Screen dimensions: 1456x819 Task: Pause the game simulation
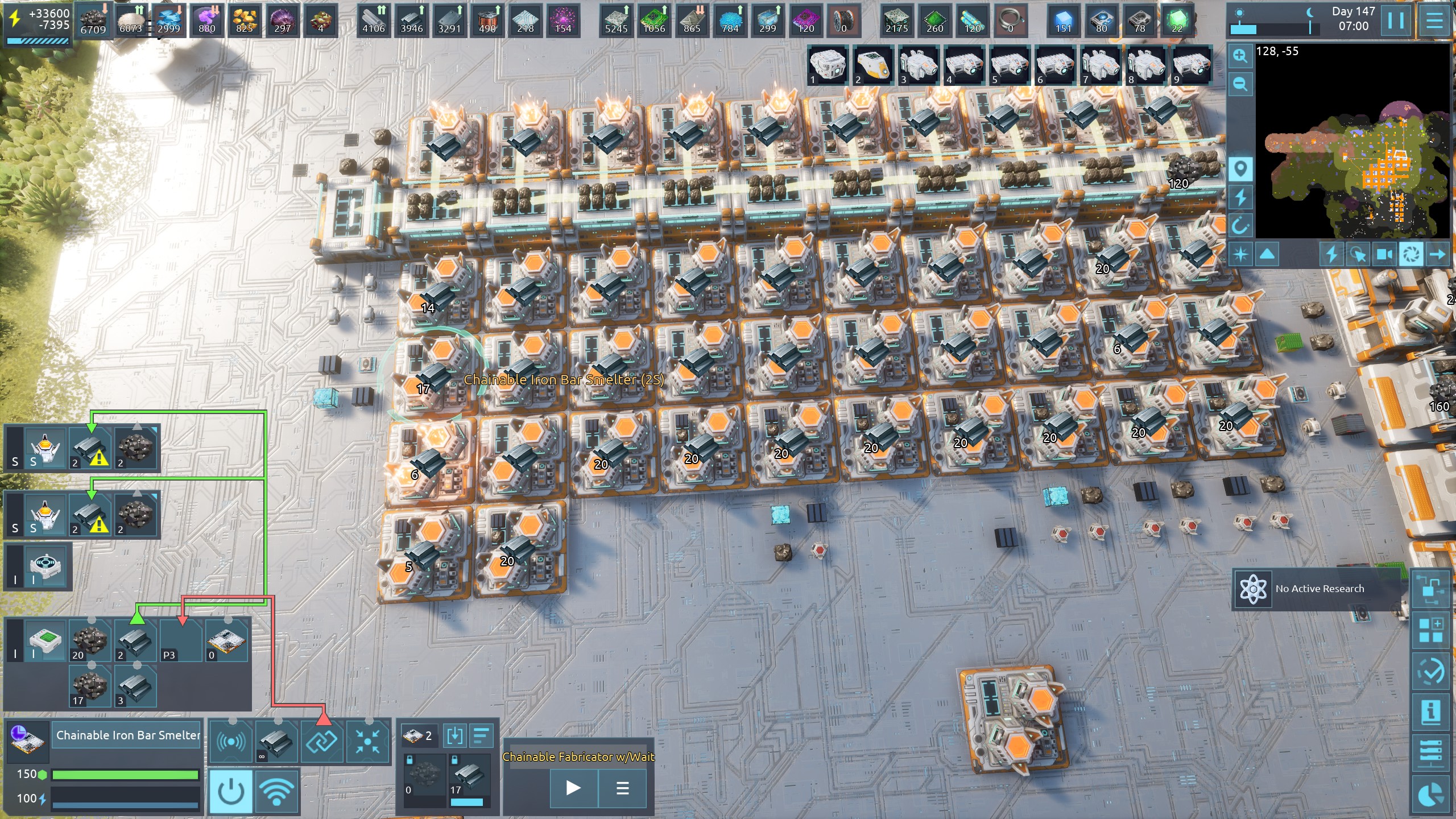click(1395, 21)
